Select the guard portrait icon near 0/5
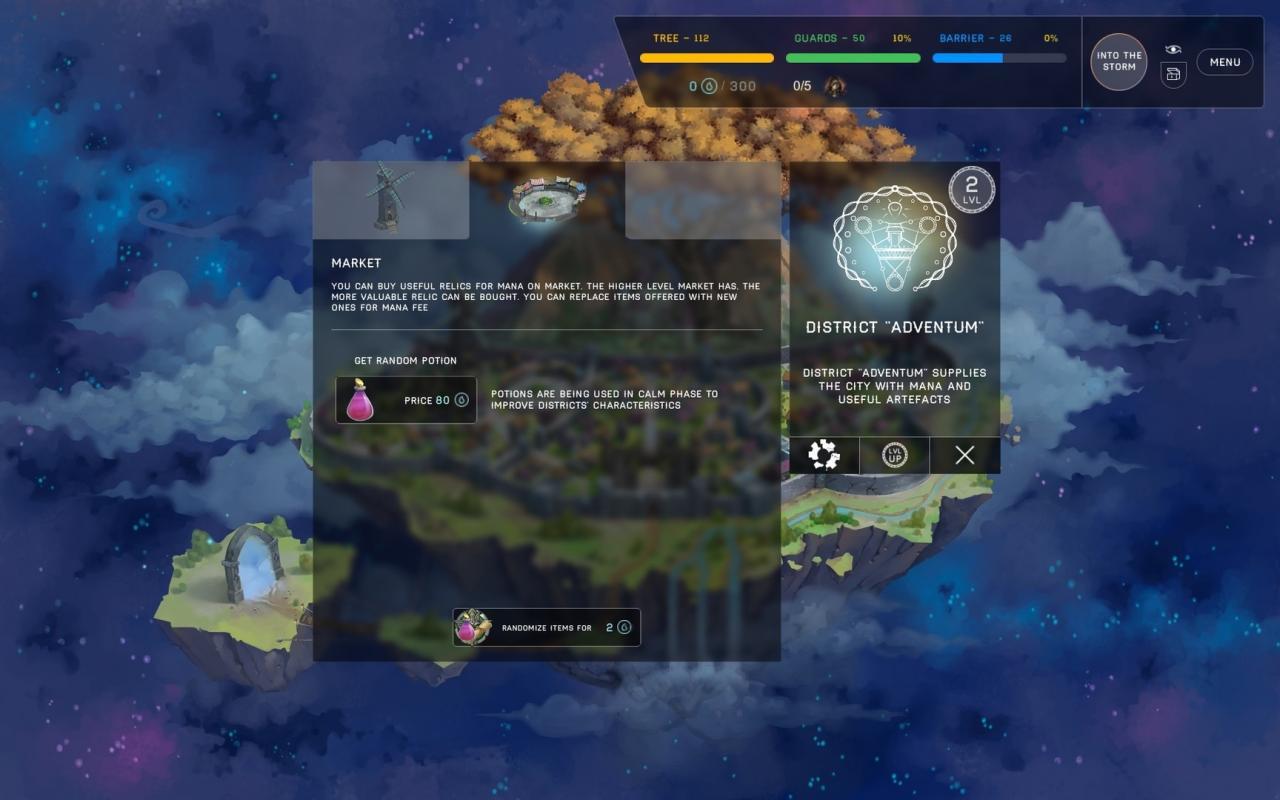1280x800 pixels. pyautogui.click(x=834, y=86)
